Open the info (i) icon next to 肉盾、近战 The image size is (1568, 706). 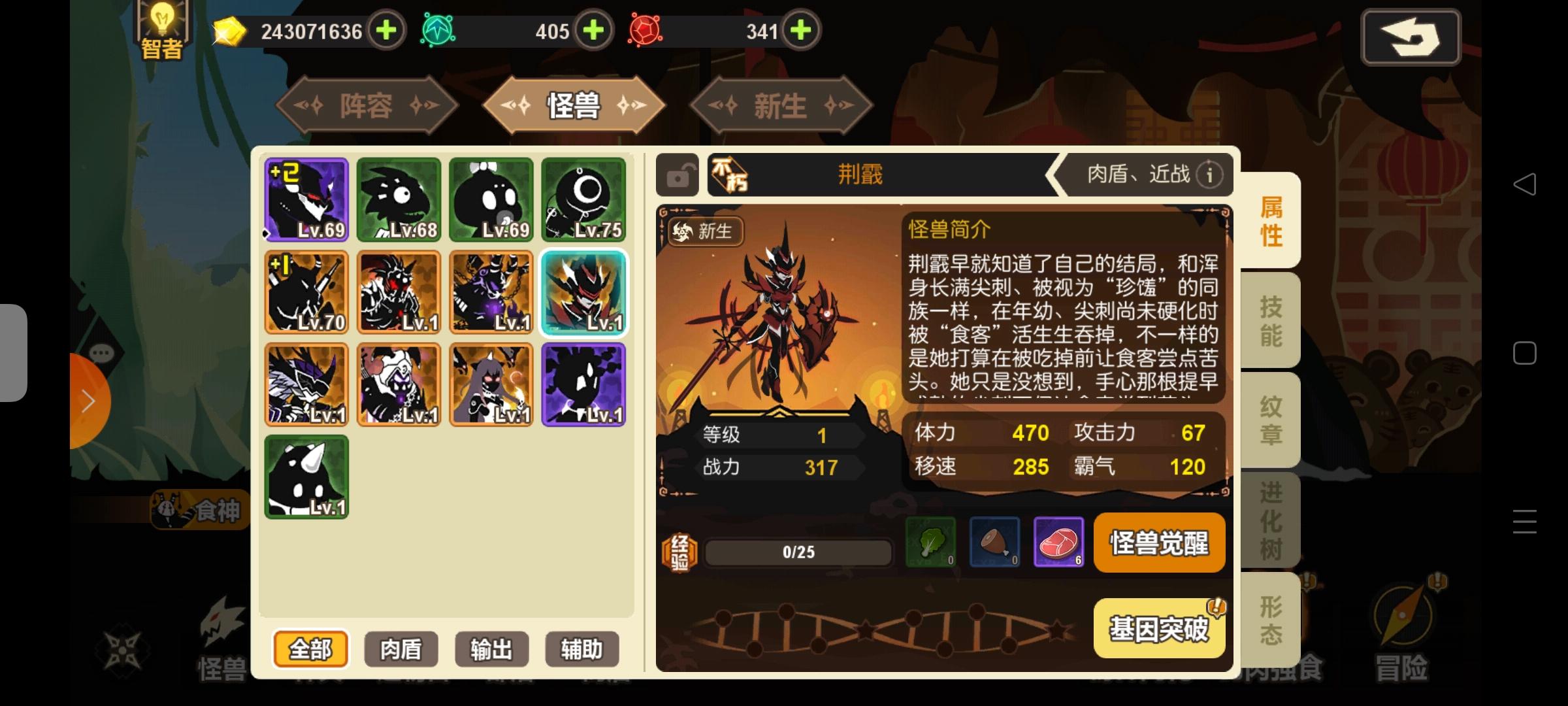[1209, 175]
